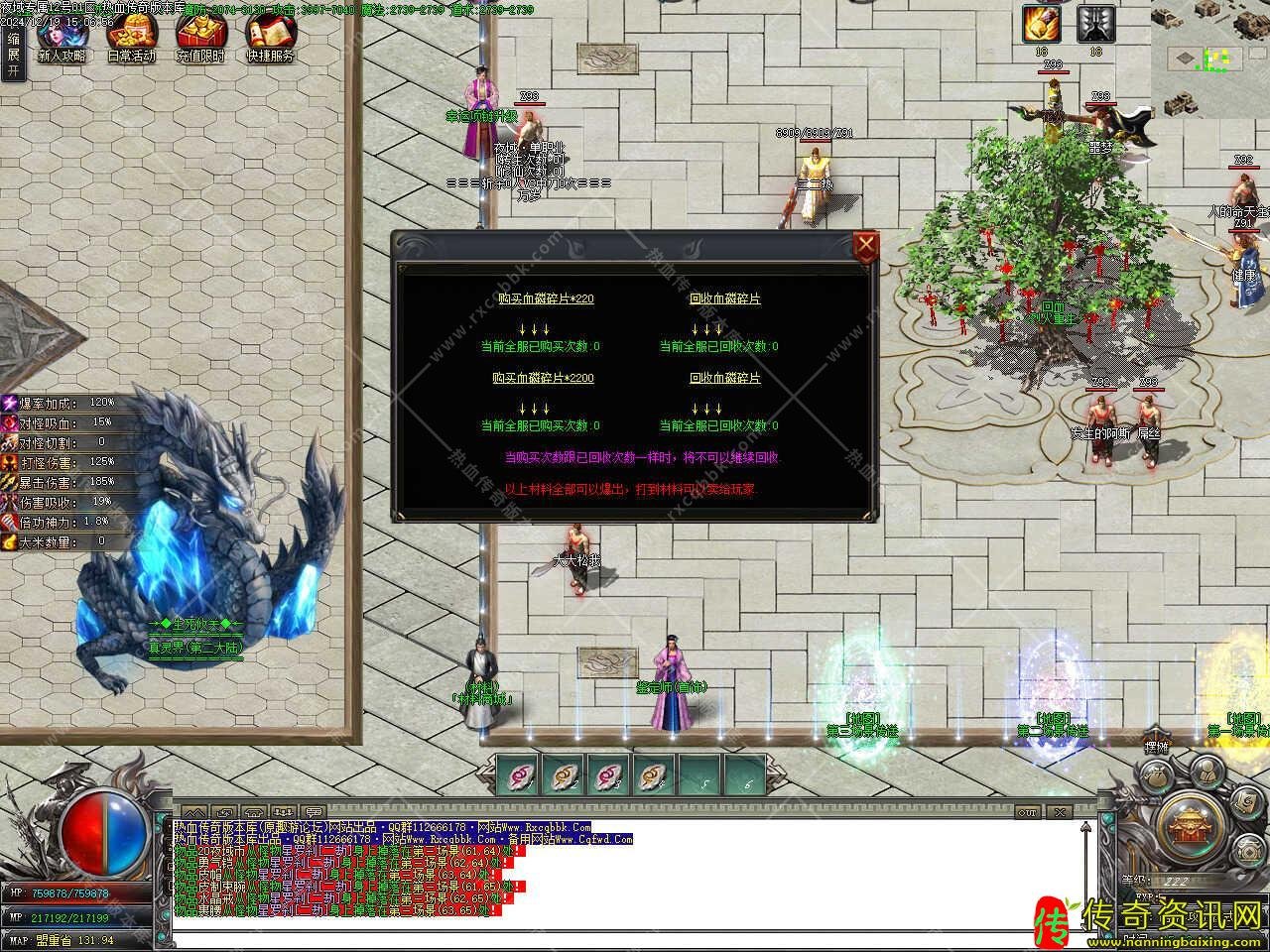1270x952 pixels.
Task: Open the minimap
Action: point(1209,59)
